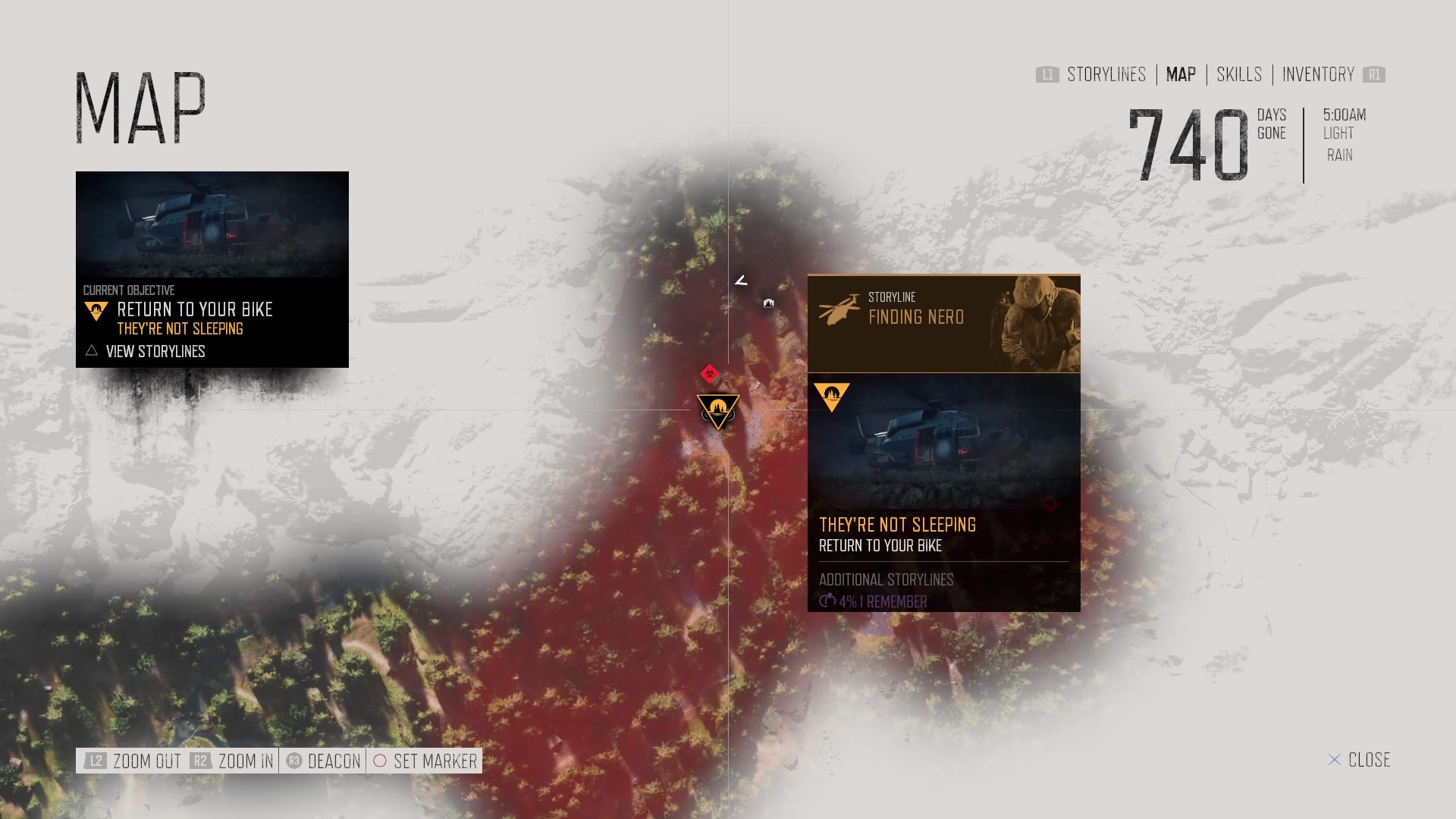This screenshot has width=1456, height=819.
Task: Select the red biohazard infestation marker
Action: [709, 374]
